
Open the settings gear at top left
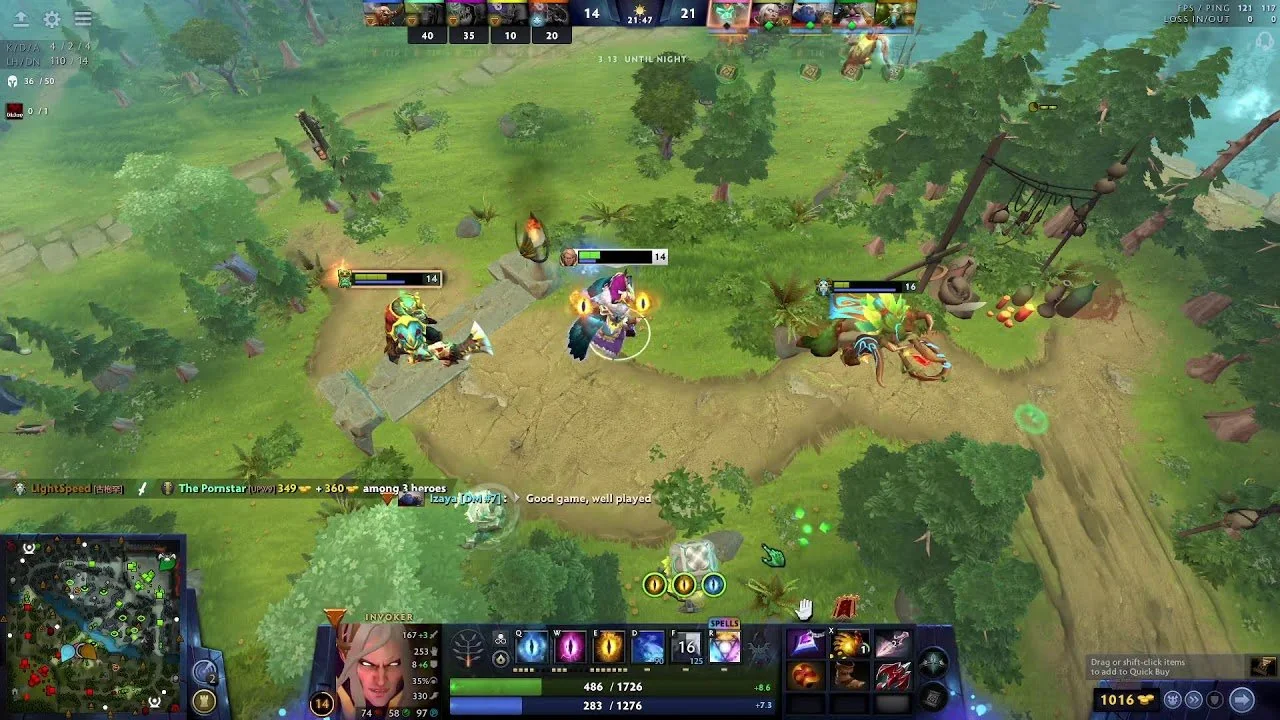51,17
